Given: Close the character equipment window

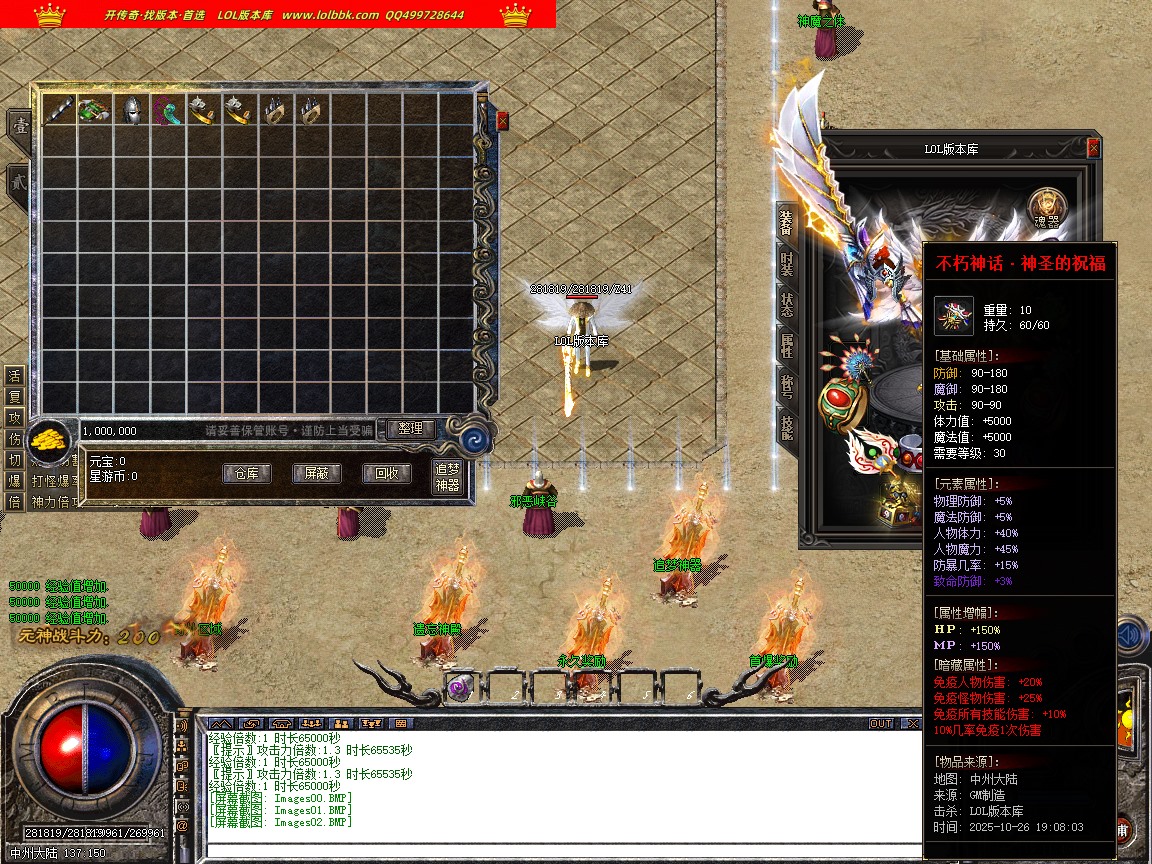Looking at the screenshot, I should point(1093,148).
